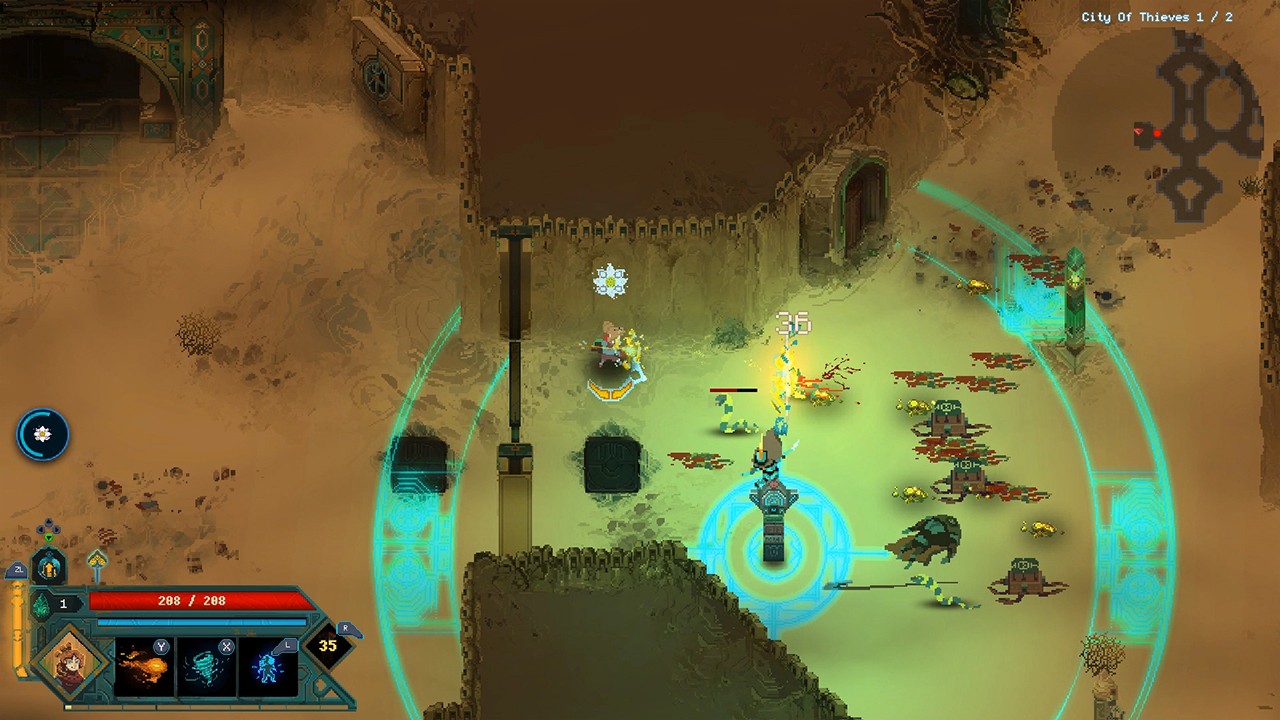Cast the Y fireball ability icon
The height and width of the screenshot is (720, 1280).
pyautogui.click(x=142, y=666)
